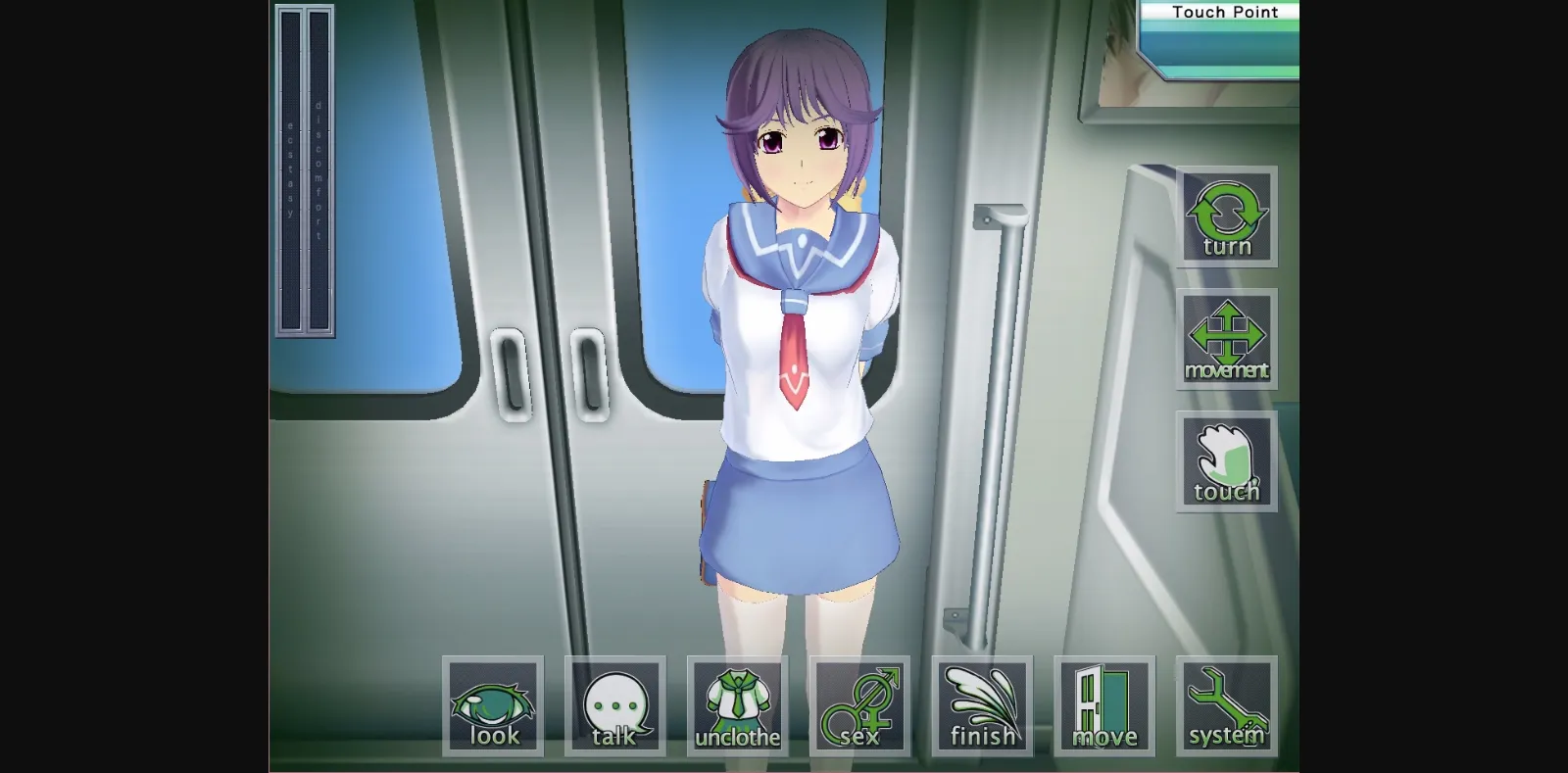
Task: Open the system wrench icon
Action: click(1227, 701)
